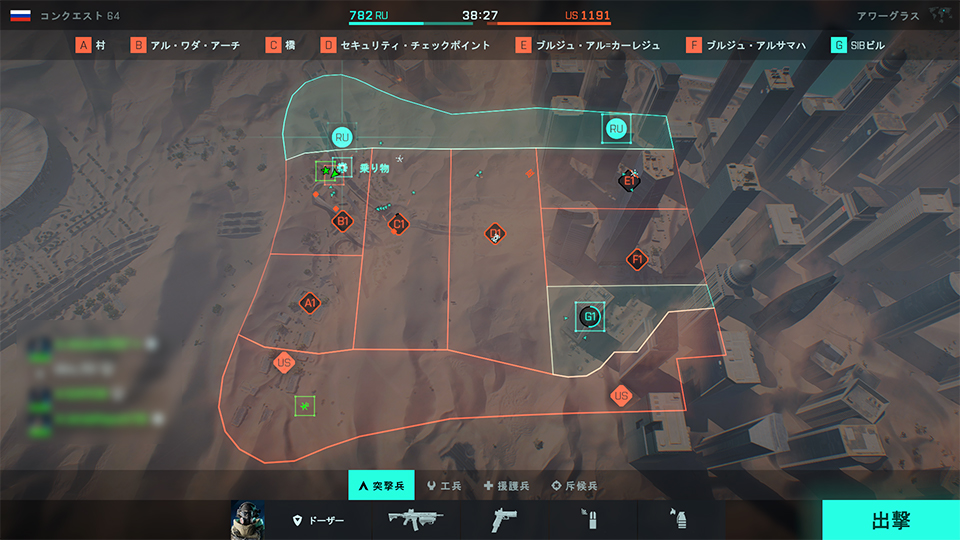Open the ドーザー specialist selection
The height and width of the screenshot is (540, 960).
click(x=317, y=521)
